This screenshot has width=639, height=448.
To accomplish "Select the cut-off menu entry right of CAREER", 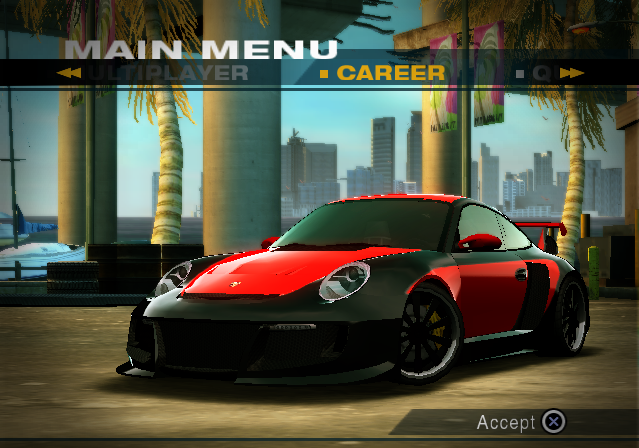I will coord(540,73).
